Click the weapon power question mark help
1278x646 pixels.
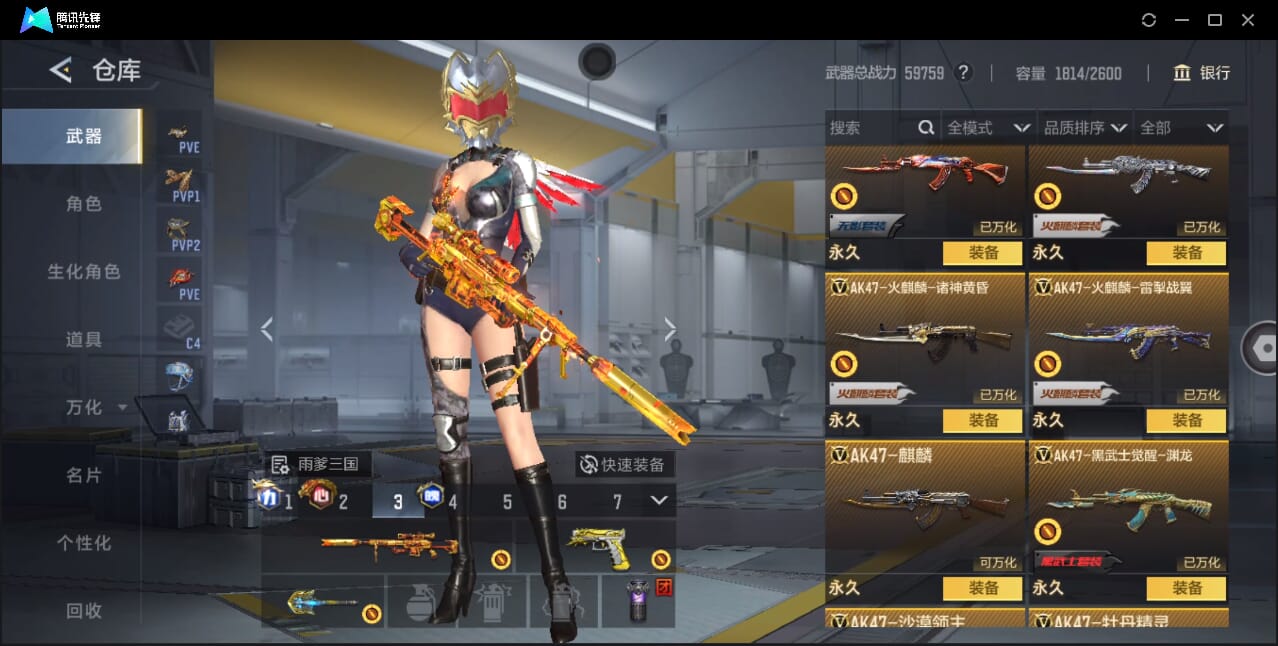pos(963,73)
